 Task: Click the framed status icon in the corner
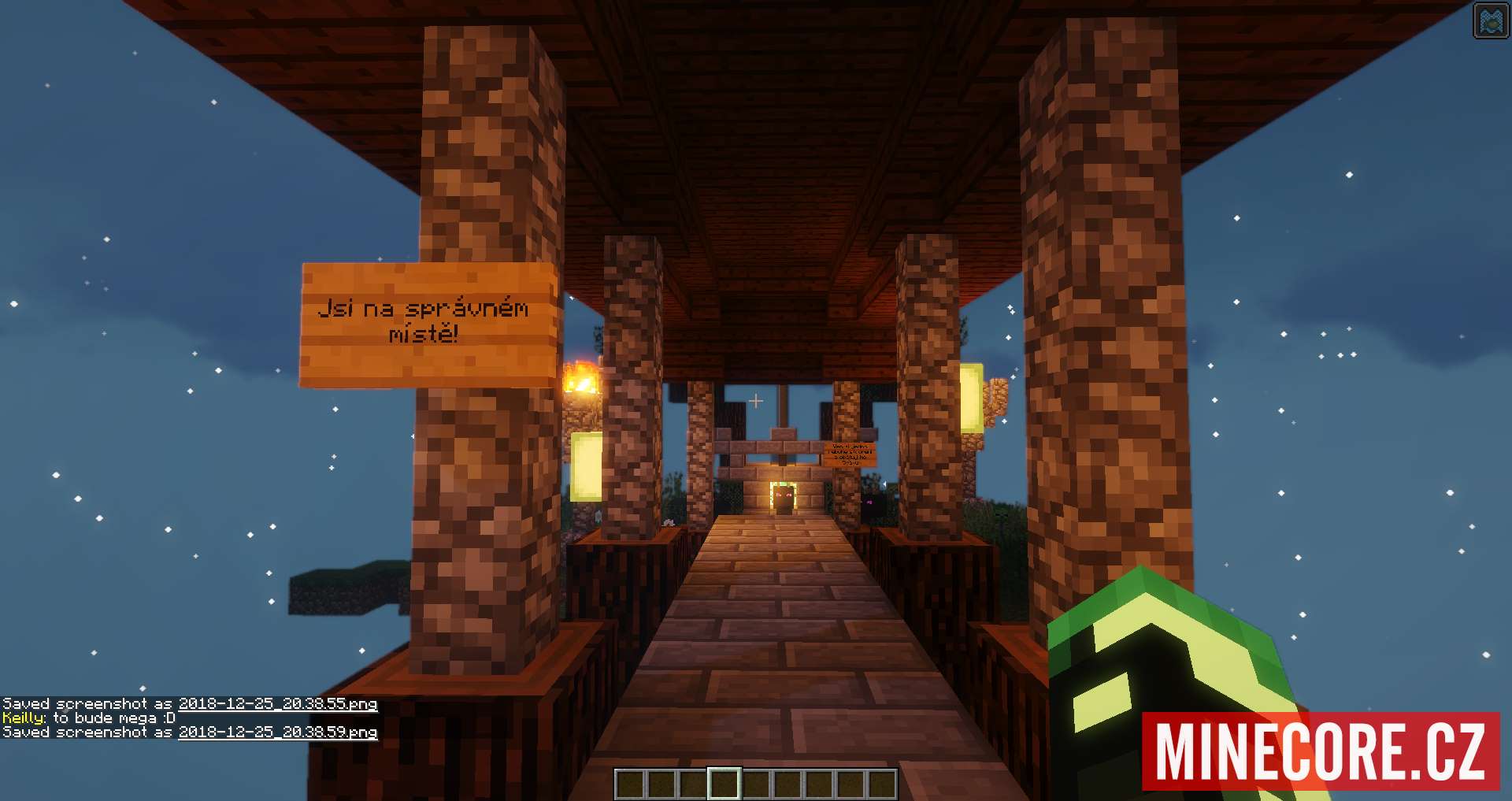pyautogui.click(x=1490, y=21)
